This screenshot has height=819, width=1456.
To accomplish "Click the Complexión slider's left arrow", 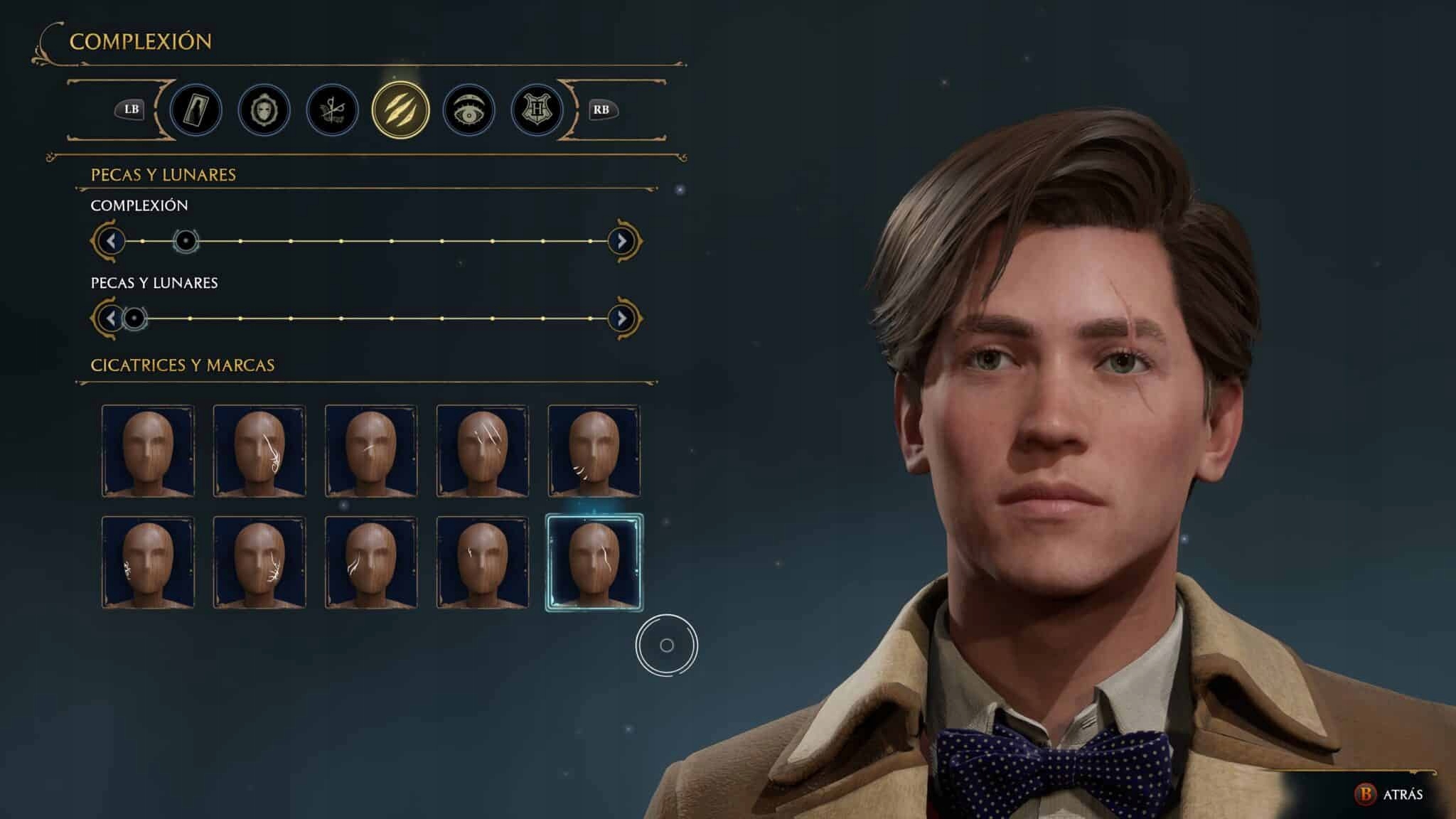I will coord(111,241).
